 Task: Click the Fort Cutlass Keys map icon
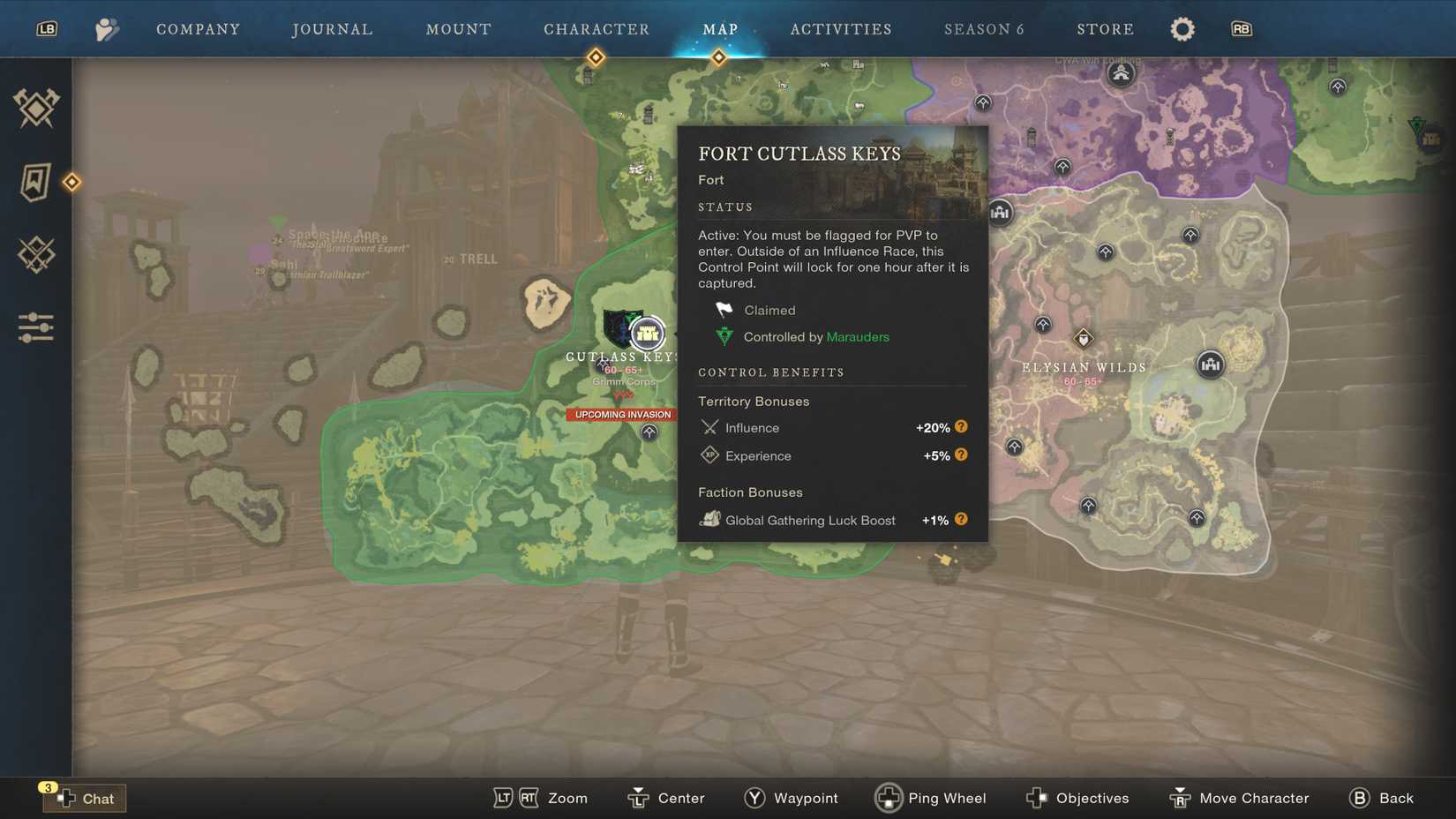click(647, 334)
